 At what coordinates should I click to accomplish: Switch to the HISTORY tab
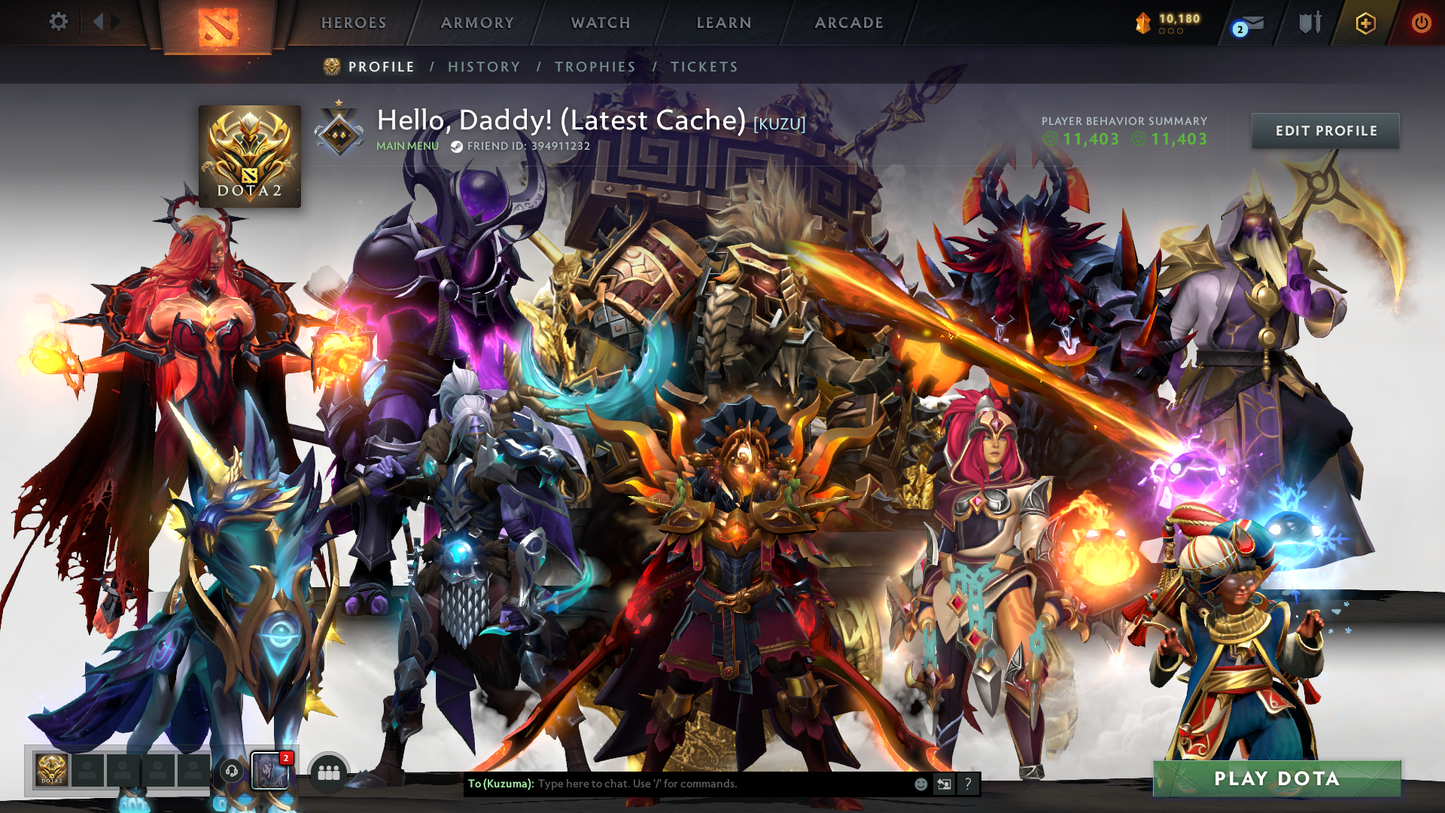484,66
